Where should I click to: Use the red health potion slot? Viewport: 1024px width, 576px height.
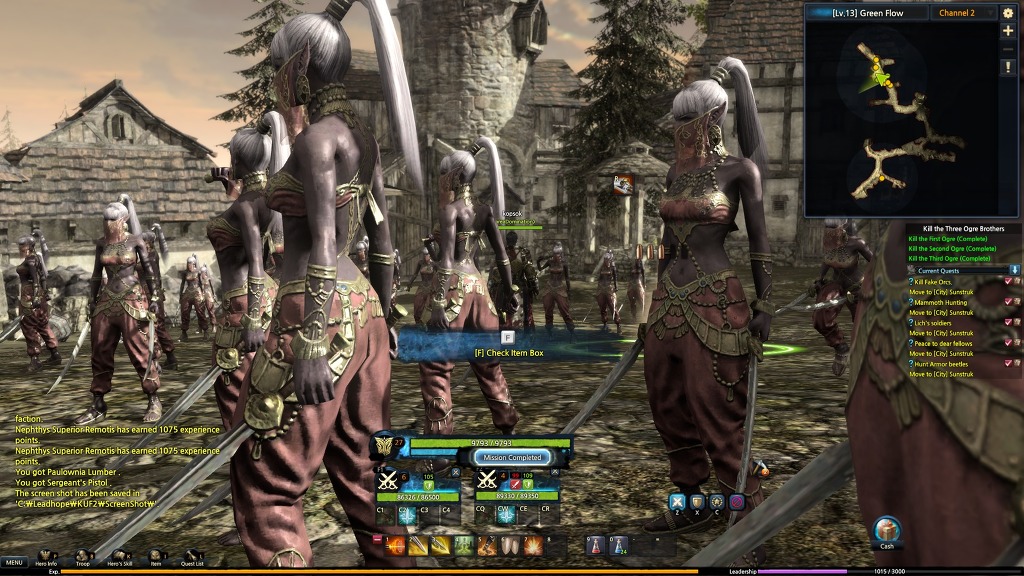(x=593, y=545)
